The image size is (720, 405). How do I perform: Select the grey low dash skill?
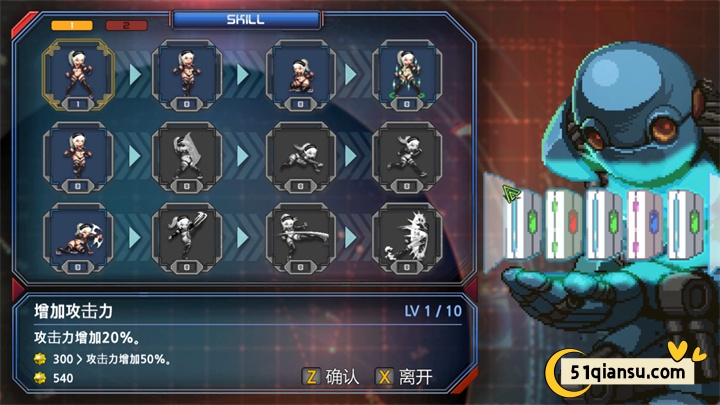(297, 156)
